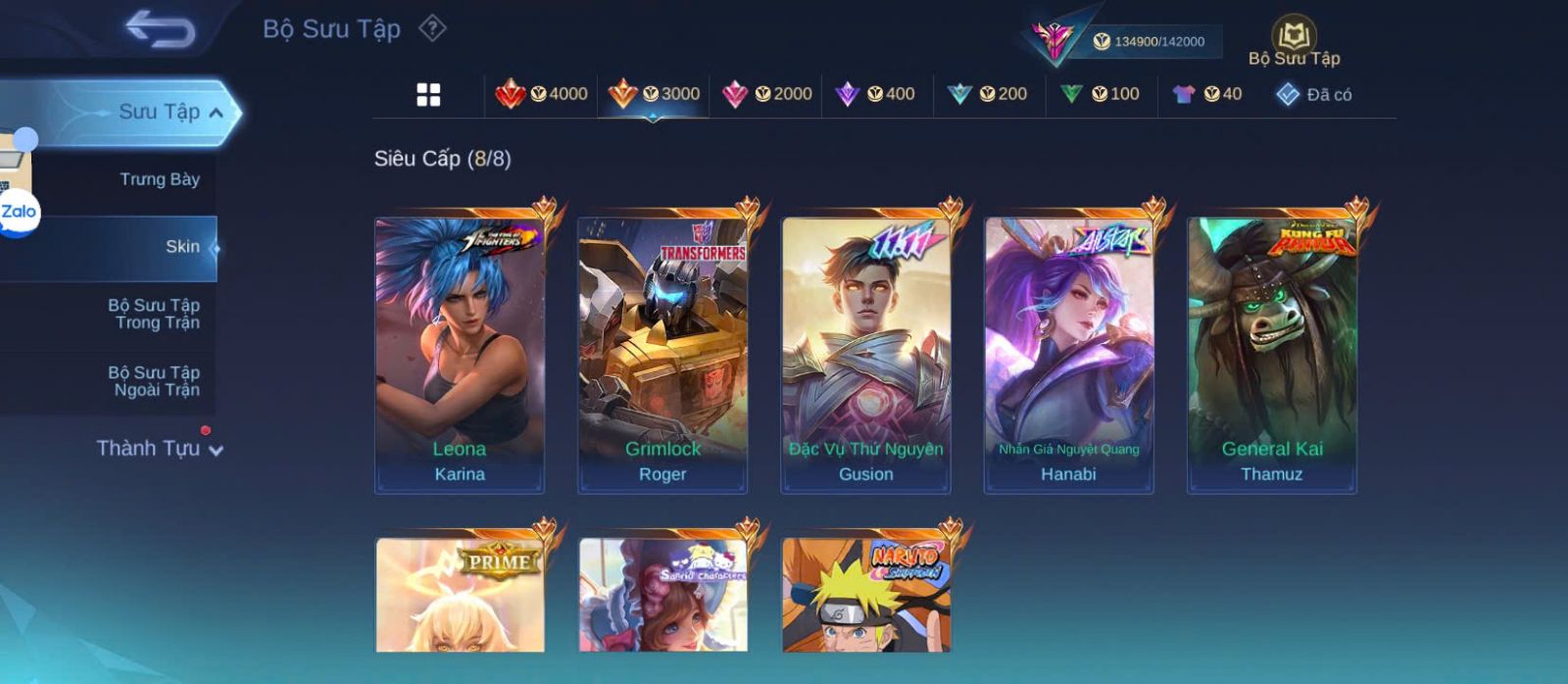Choose the General Kai Thamuz skin
This screenshot has width=1568, height=684.
tap(1272, 355)
